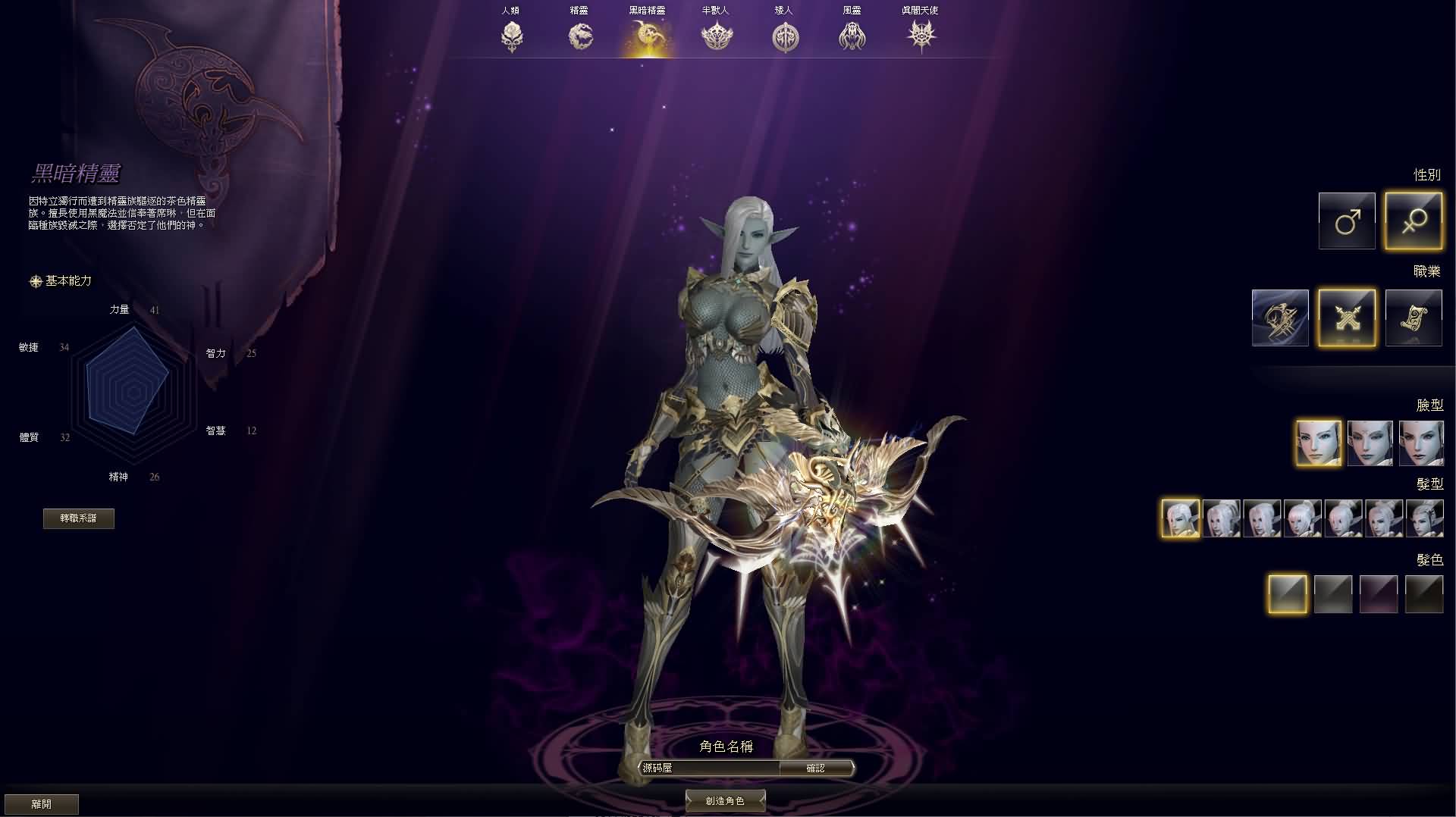Screen dimensions: 1456x817
Task: Select the 人類 (Human) race icon
Action: tap(512, 34)
